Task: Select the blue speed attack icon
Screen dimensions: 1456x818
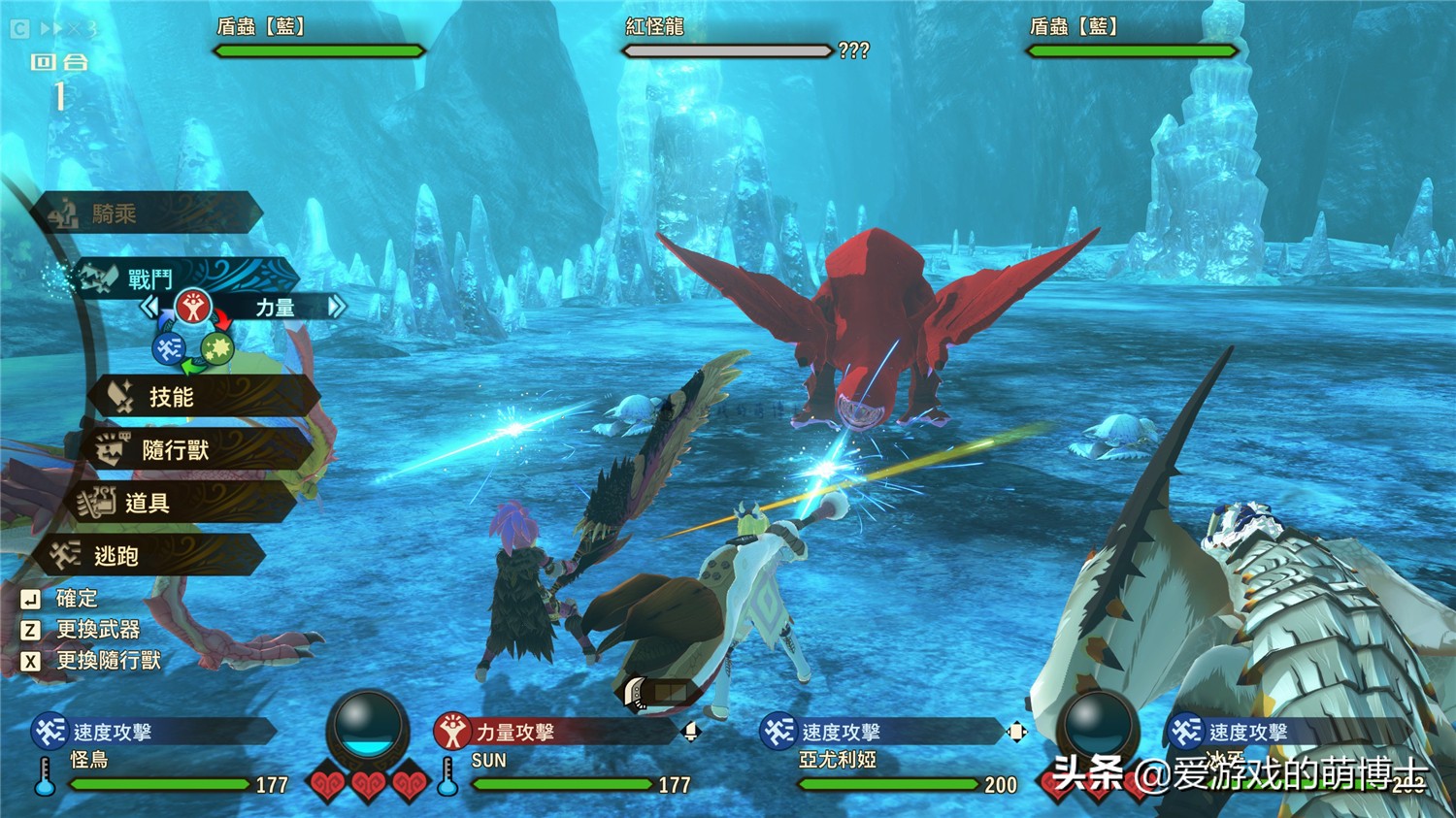Action: click(x=170, y=347)
